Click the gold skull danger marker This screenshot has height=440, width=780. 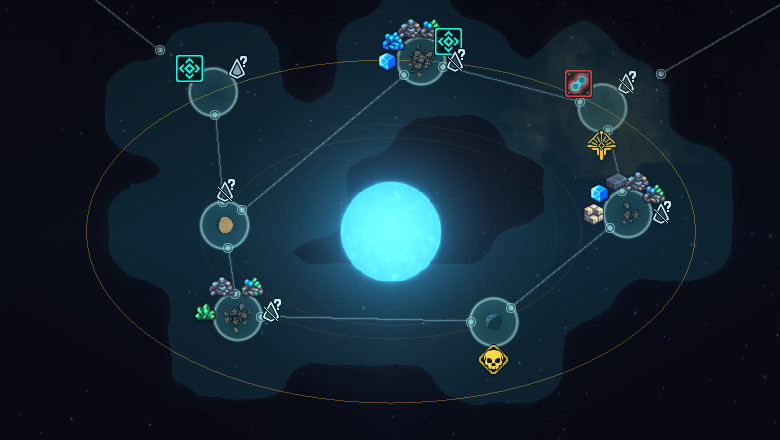[493, 358]
